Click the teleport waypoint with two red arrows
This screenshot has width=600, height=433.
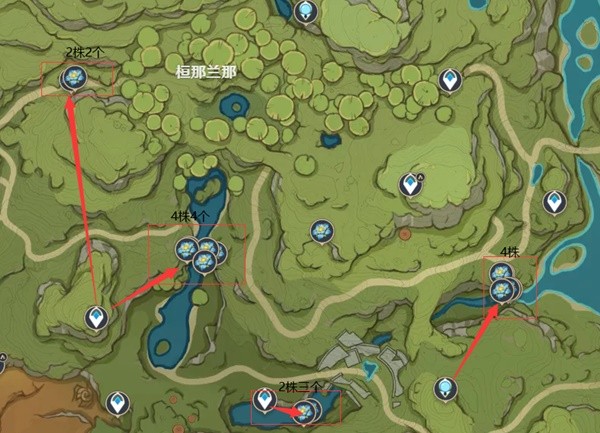96,318
